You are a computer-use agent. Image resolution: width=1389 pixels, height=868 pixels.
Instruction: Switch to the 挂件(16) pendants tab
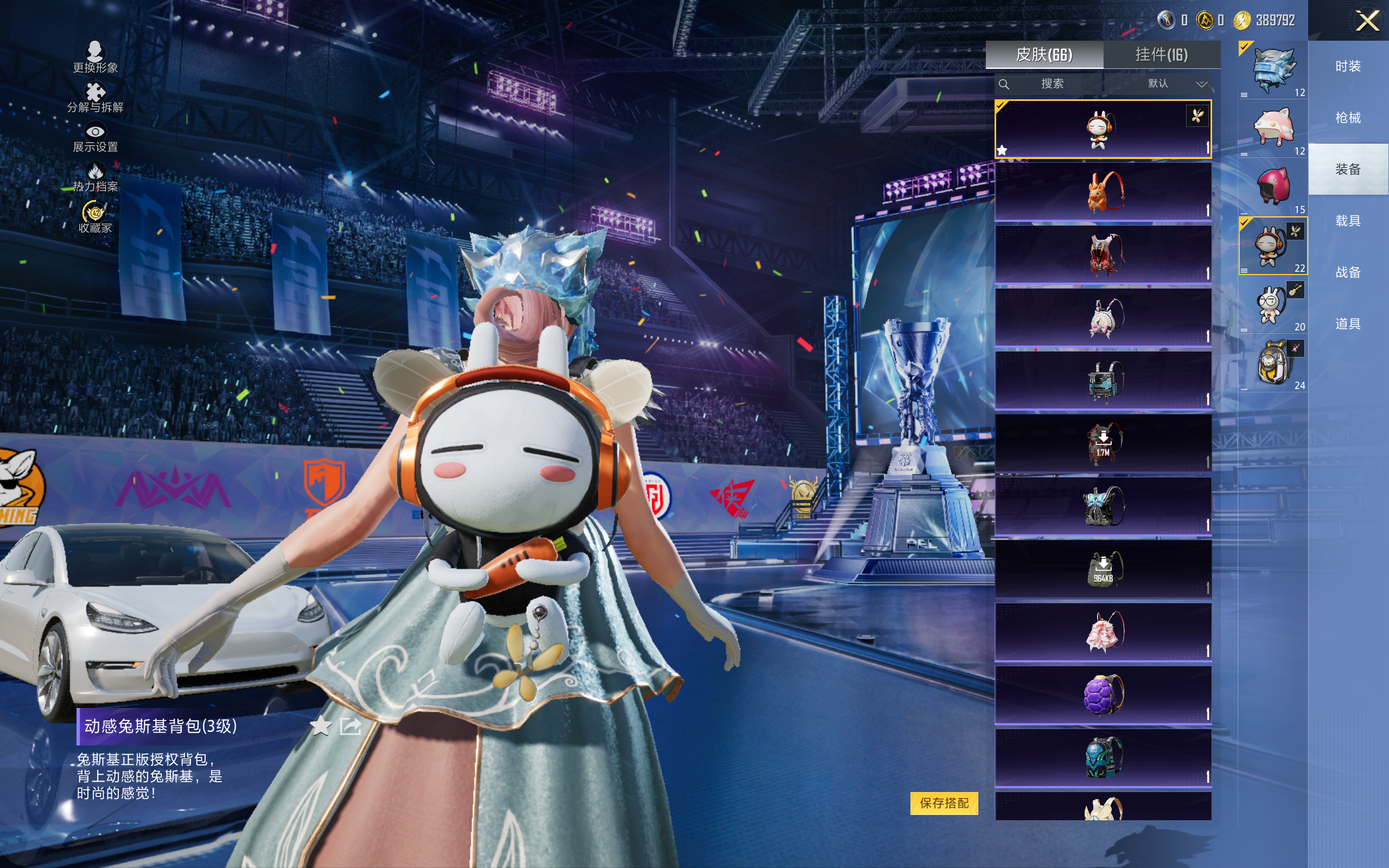tap(1161, 55)
